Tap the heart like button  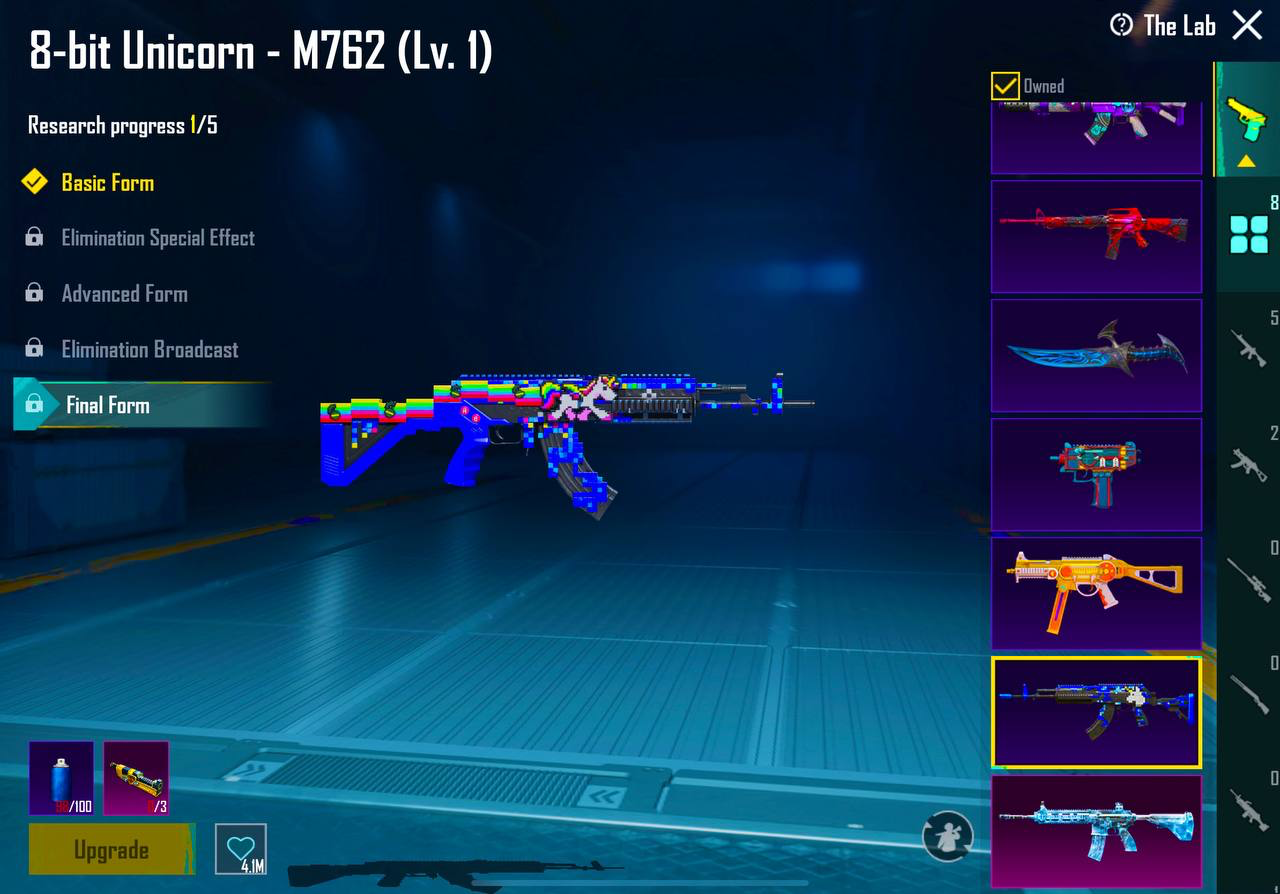coord(241,849)
